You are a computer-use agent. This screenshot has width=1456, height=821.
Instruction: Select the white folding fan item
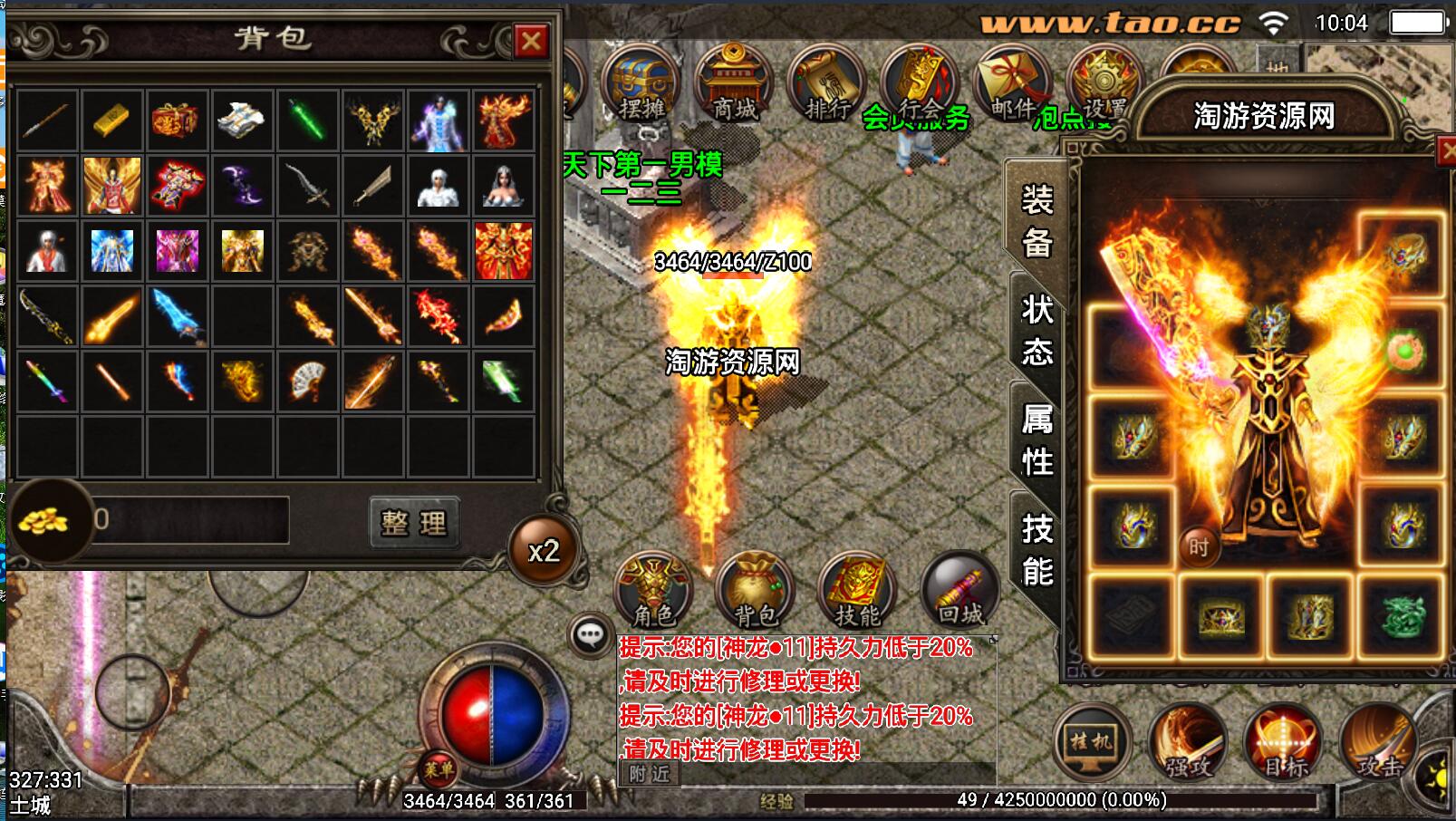307,382
